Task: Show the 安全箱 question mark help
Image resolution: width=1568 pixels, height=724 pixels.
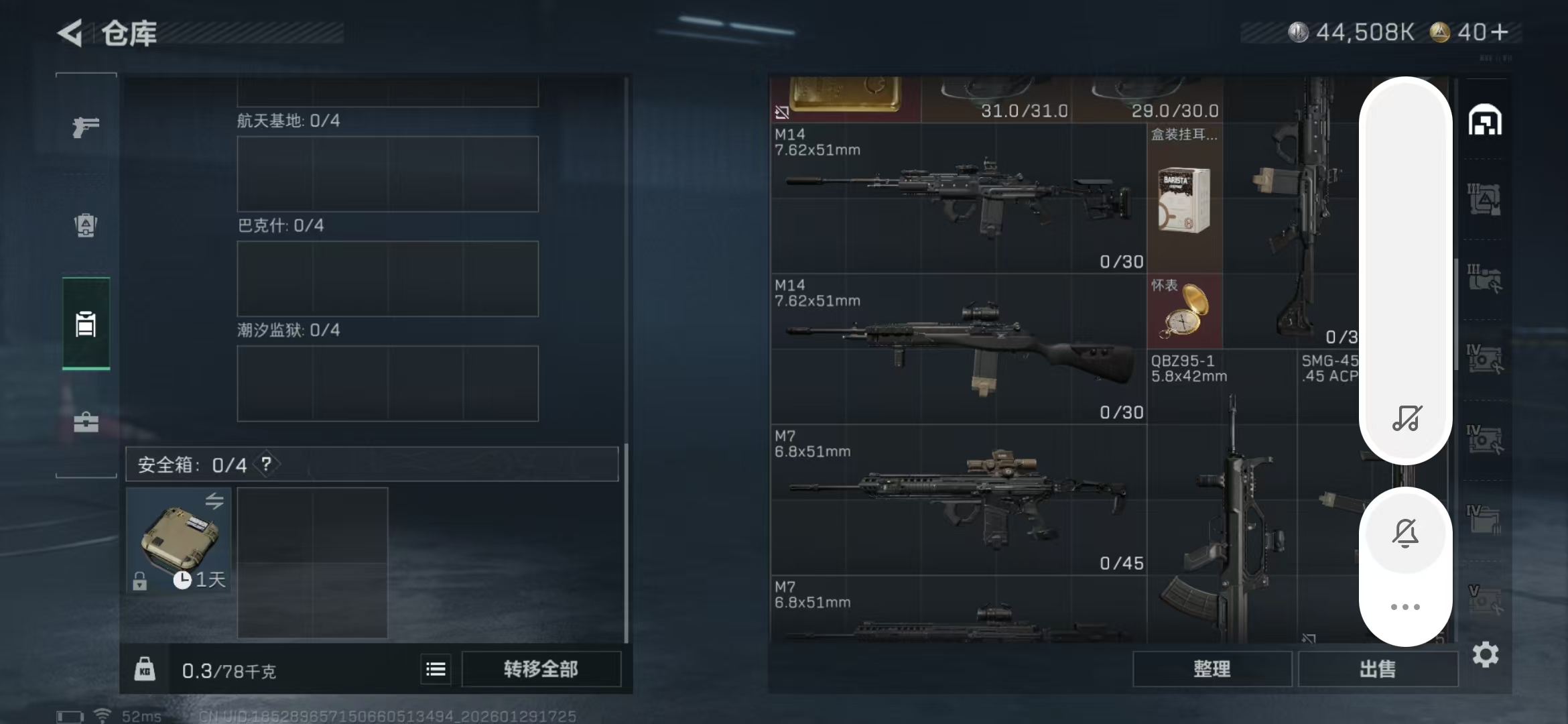Action: tap(267, 464)
